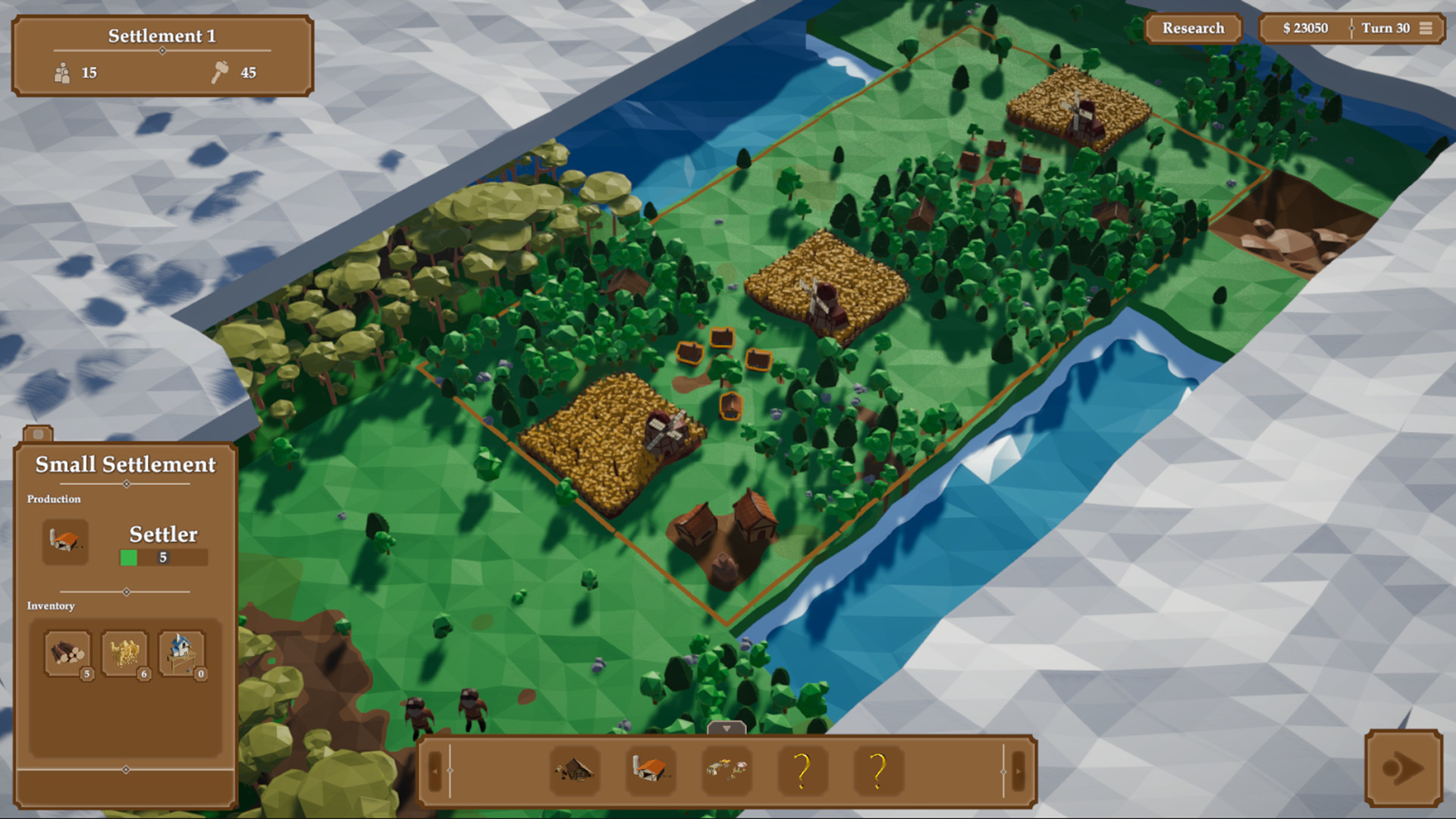
Task: Click the first locked question-mark build slot
Action: pos(802,770)
